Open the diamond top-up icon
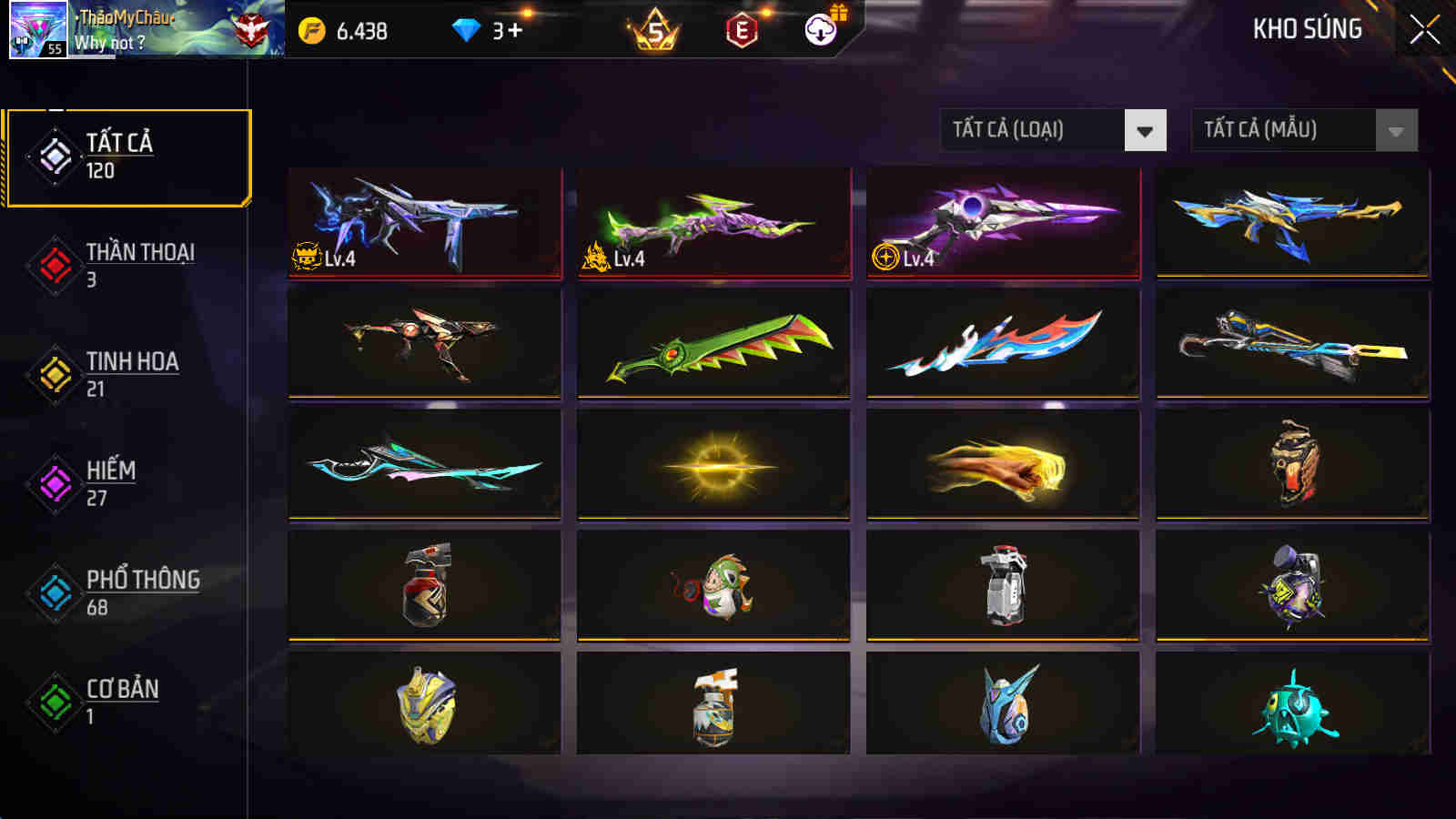Screen dimensions: 1456x819 (467, 30)
